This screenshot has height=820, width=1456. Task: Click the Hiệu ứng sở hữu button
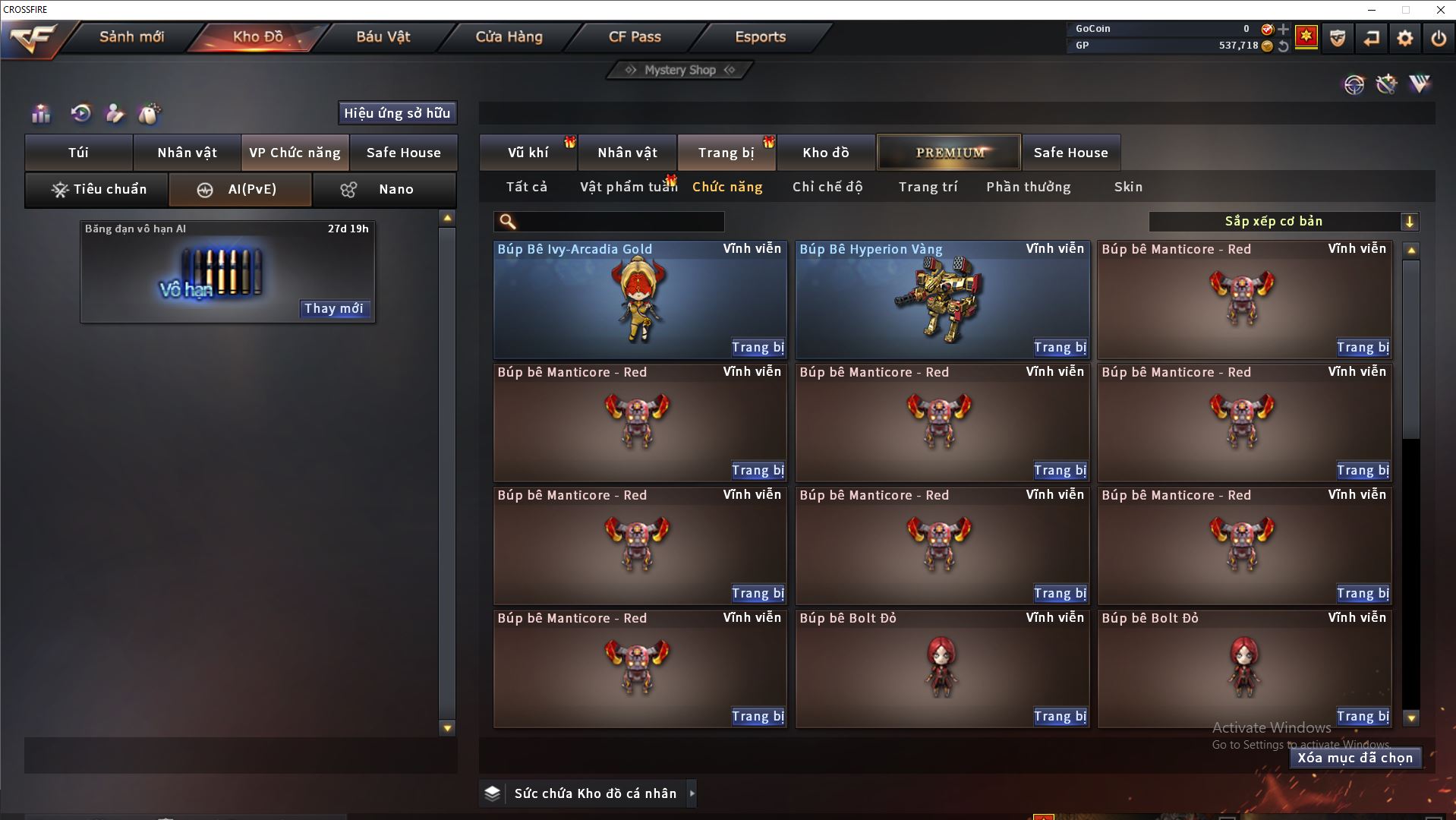(x=397, y=113)
